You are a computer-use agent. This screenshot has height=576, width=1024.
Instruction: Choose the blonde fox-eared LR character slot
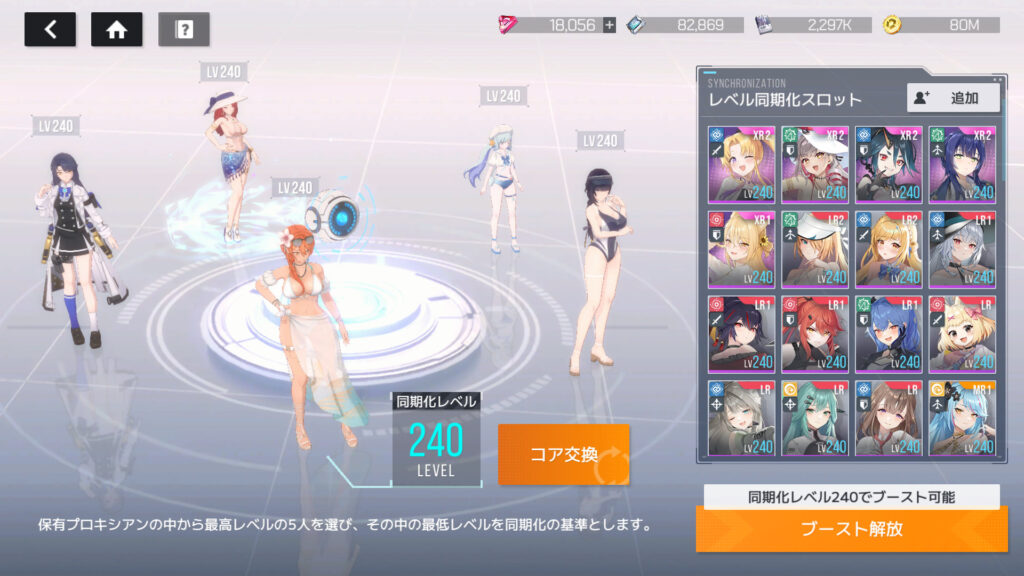tap(962, 332)
